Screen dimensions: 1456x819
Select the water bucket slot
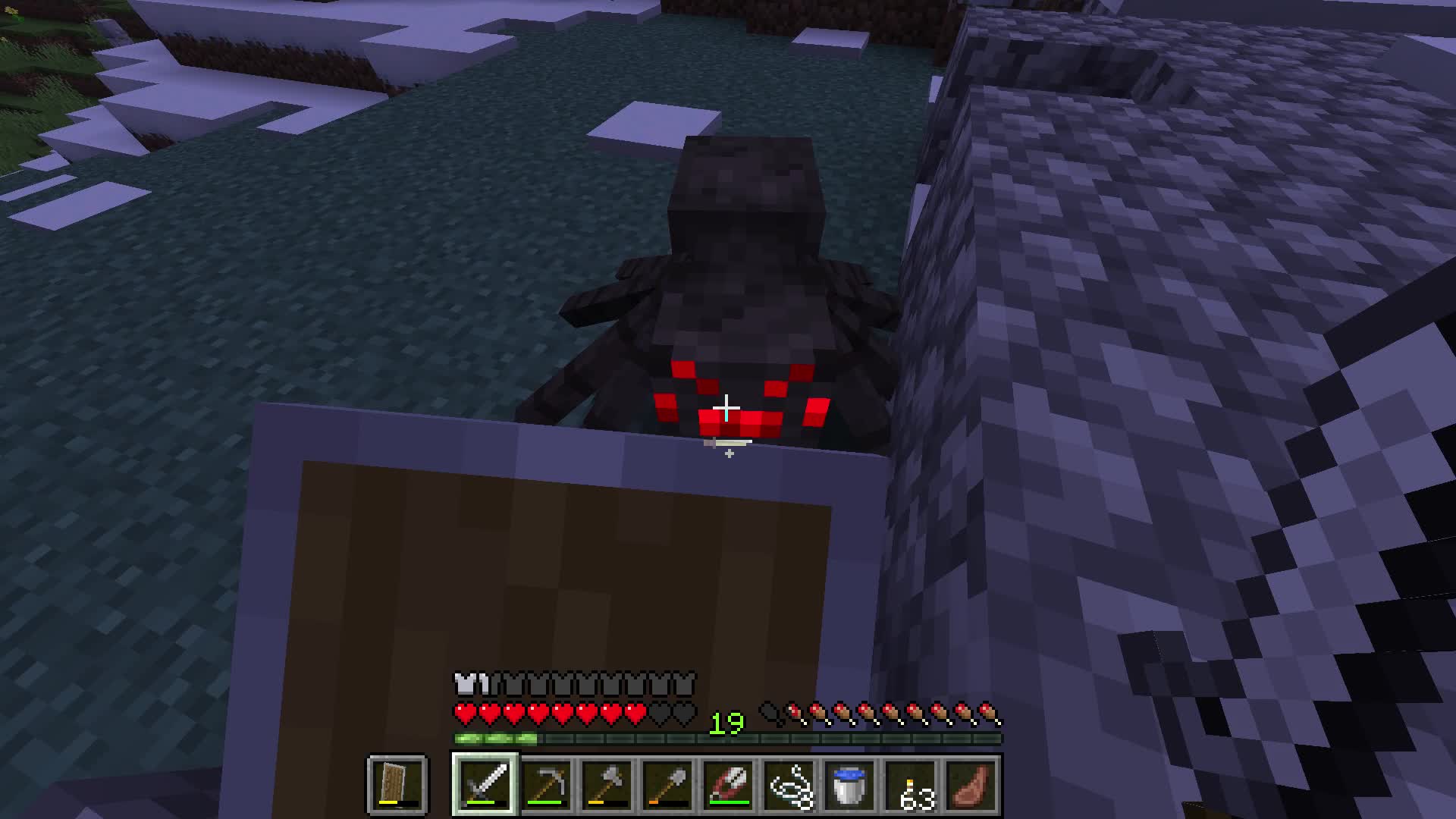851,786
